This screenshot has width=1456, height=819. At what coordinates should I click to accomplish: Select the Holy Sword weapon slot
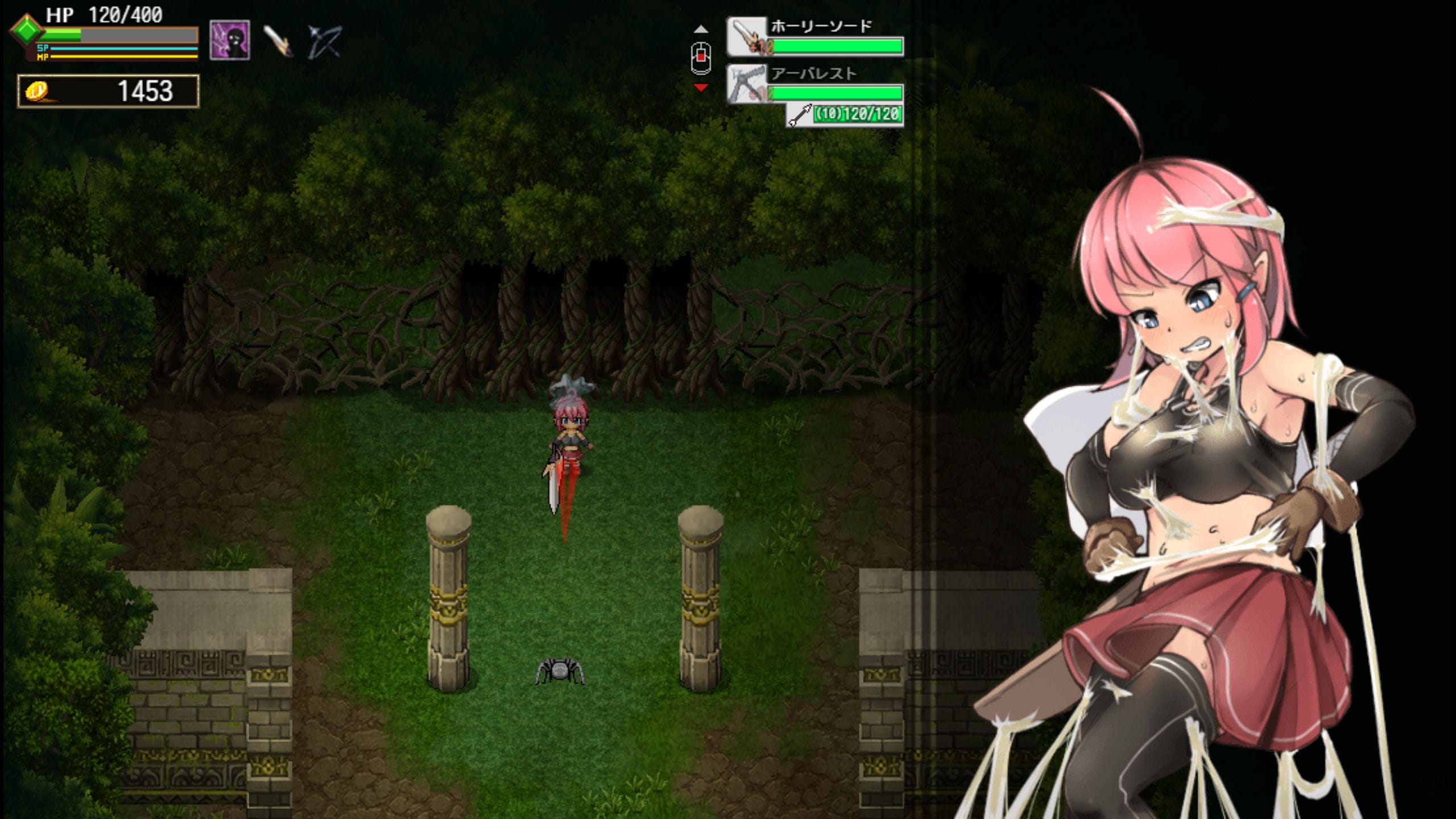(x=815, y=38)
